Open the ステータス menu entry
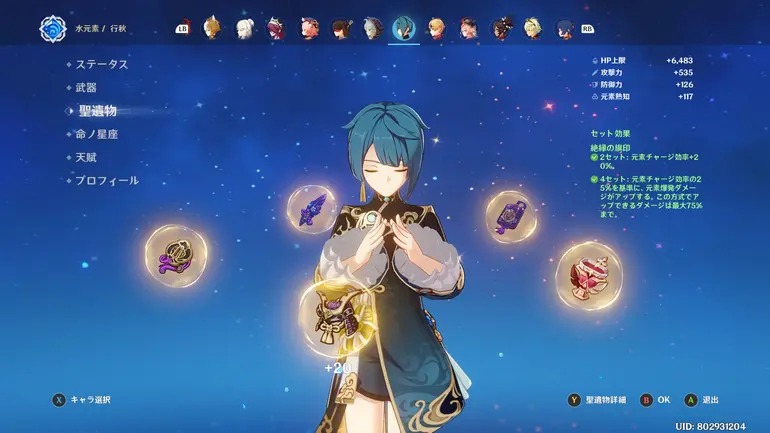This screenshot has height=433, width=770. click(102, 64)
